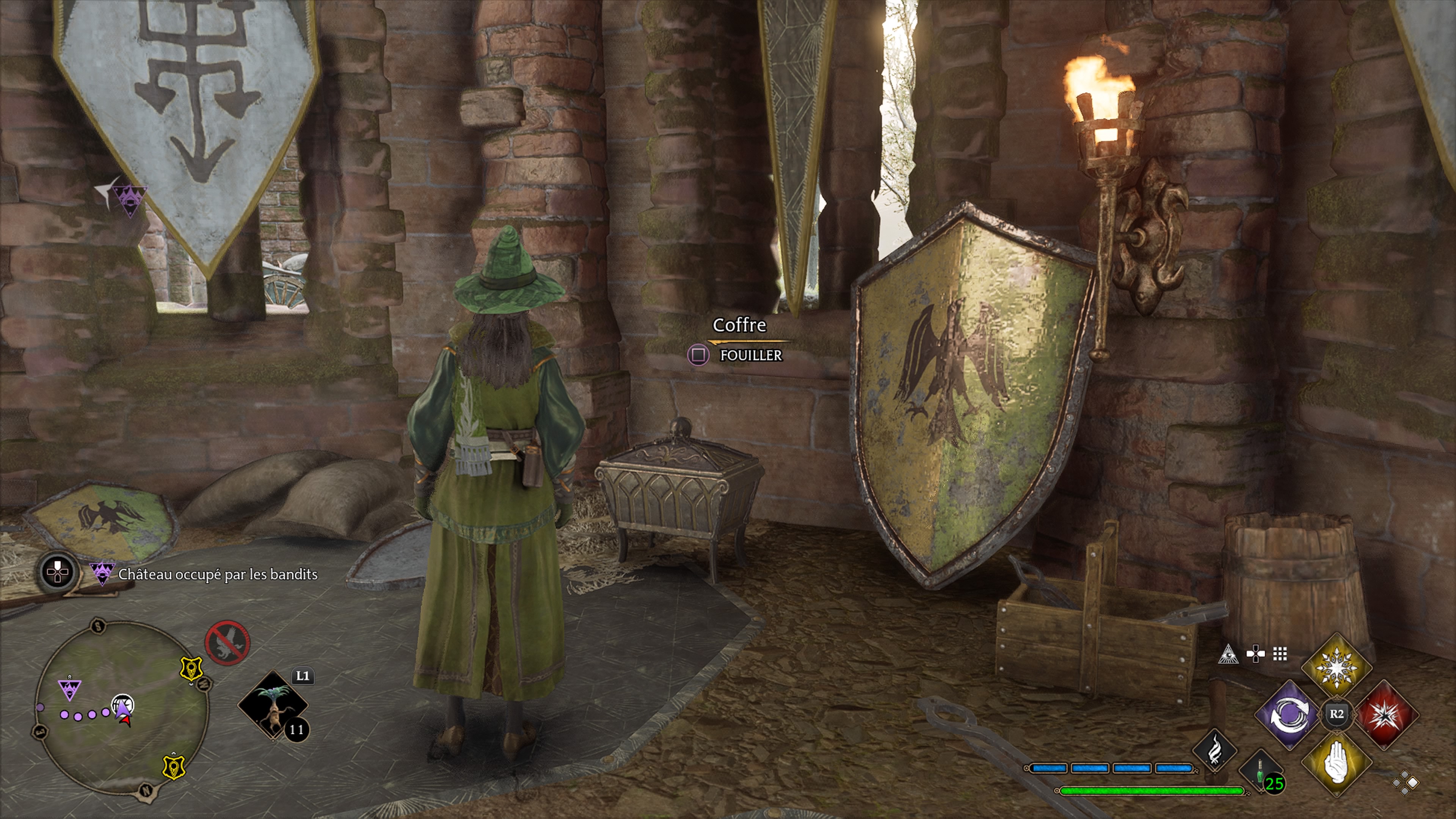Open the circular minimap

pyautogui.click(x=121, y=709)
